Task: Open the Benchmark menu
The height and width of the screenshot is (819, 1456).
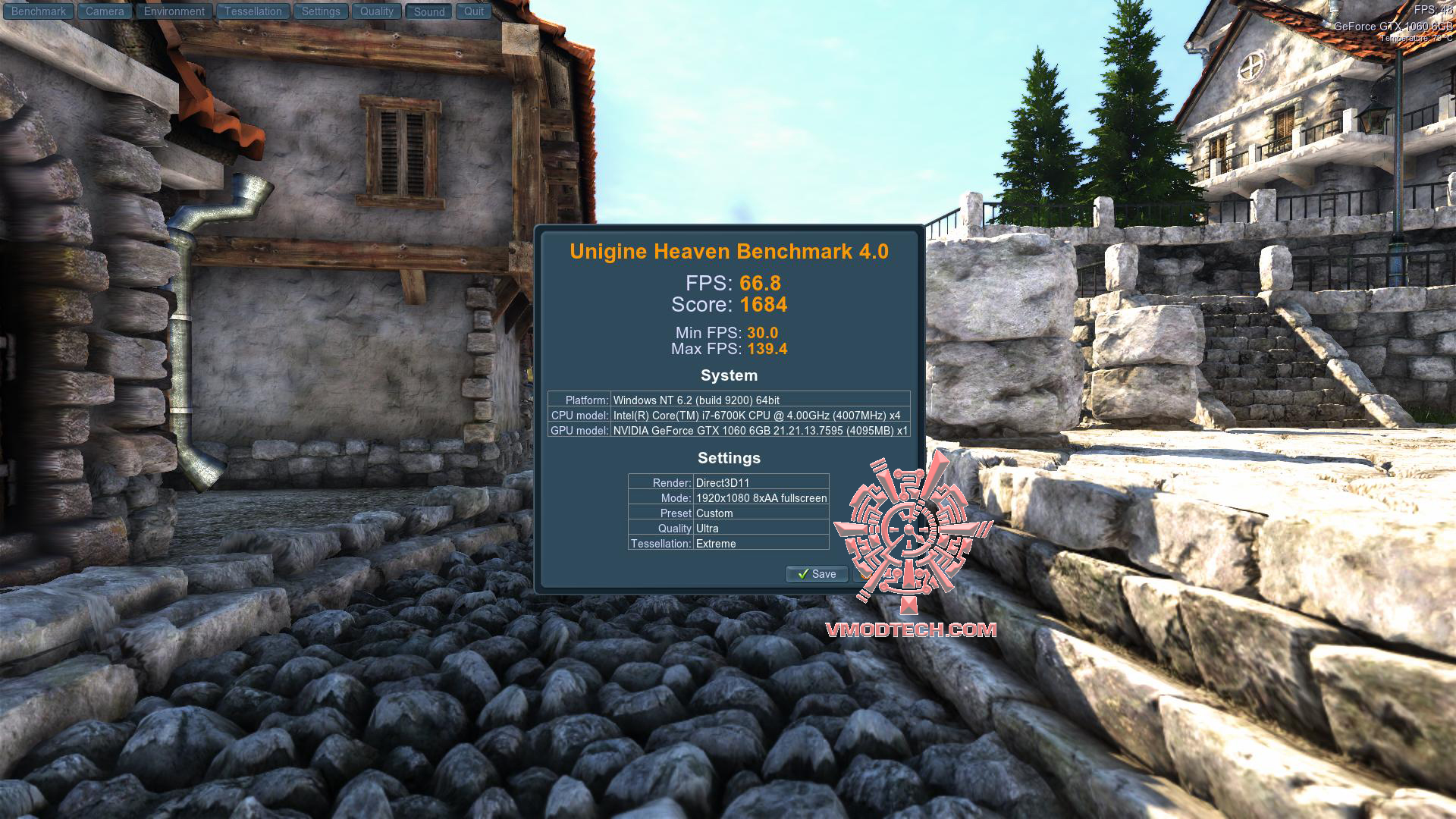Action: (x=38, y=11)
